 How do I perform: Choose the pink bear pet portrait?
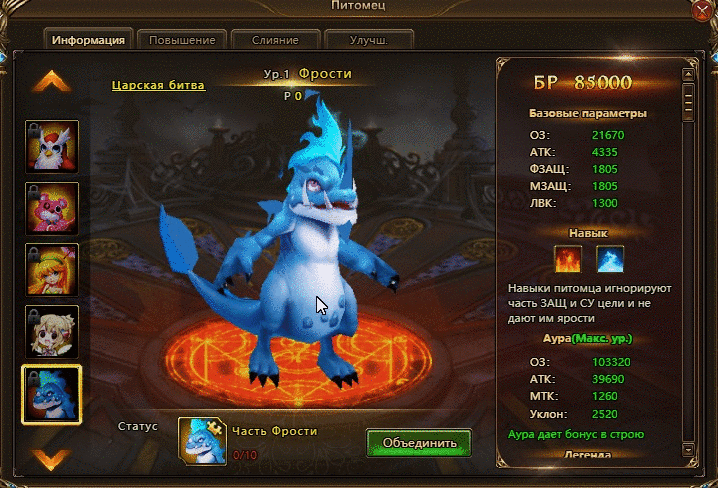coord(51,210)
